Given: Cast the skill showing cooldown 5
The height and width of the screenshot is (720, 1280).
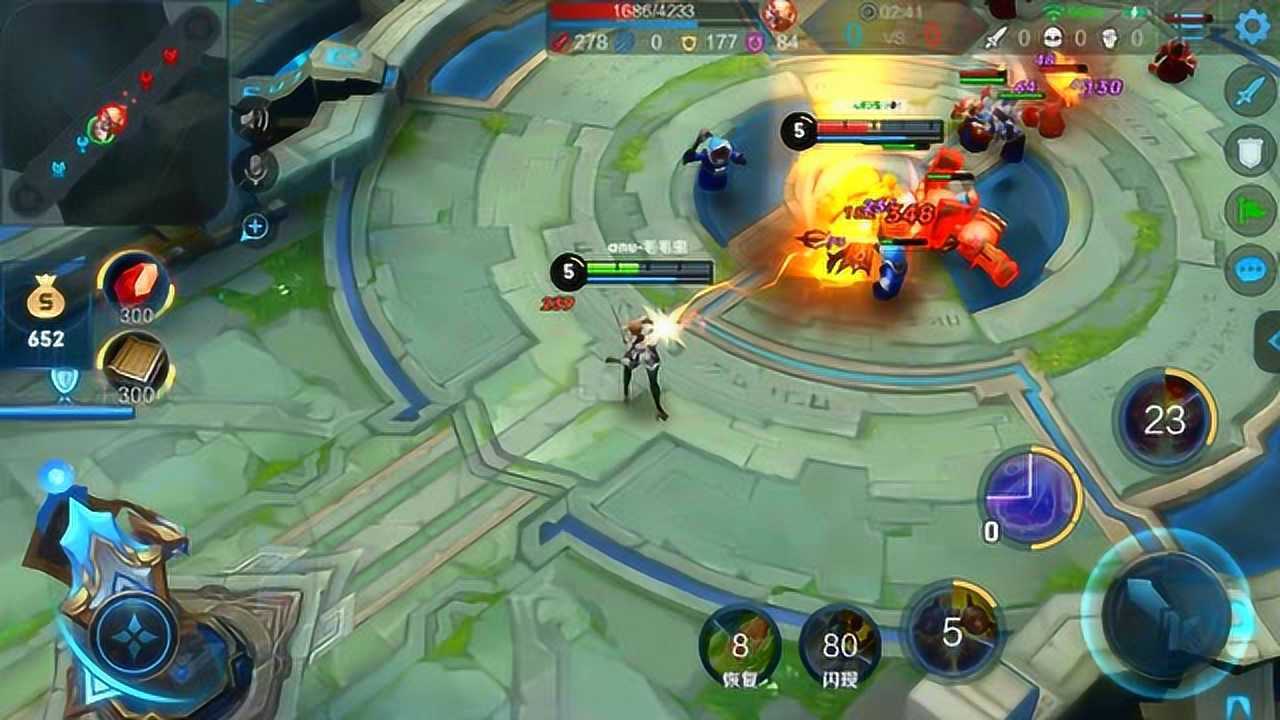Looking at the screenshot, I should click(x=952, y=630).
